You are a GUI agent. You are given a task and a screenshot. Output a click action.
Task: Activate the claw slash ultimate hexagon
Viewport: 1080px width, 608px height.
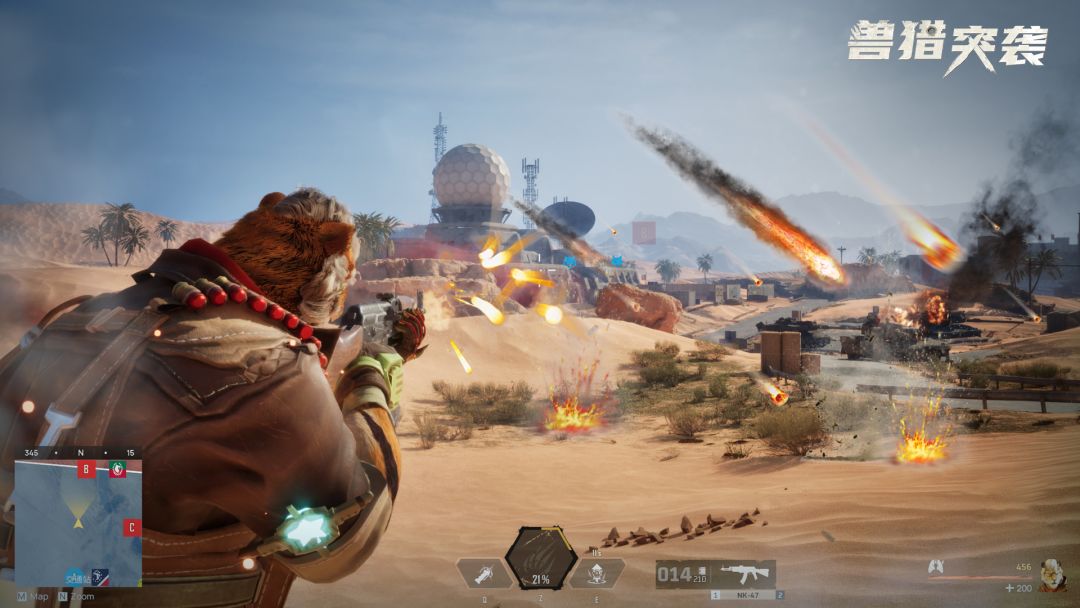pos(540,558)
